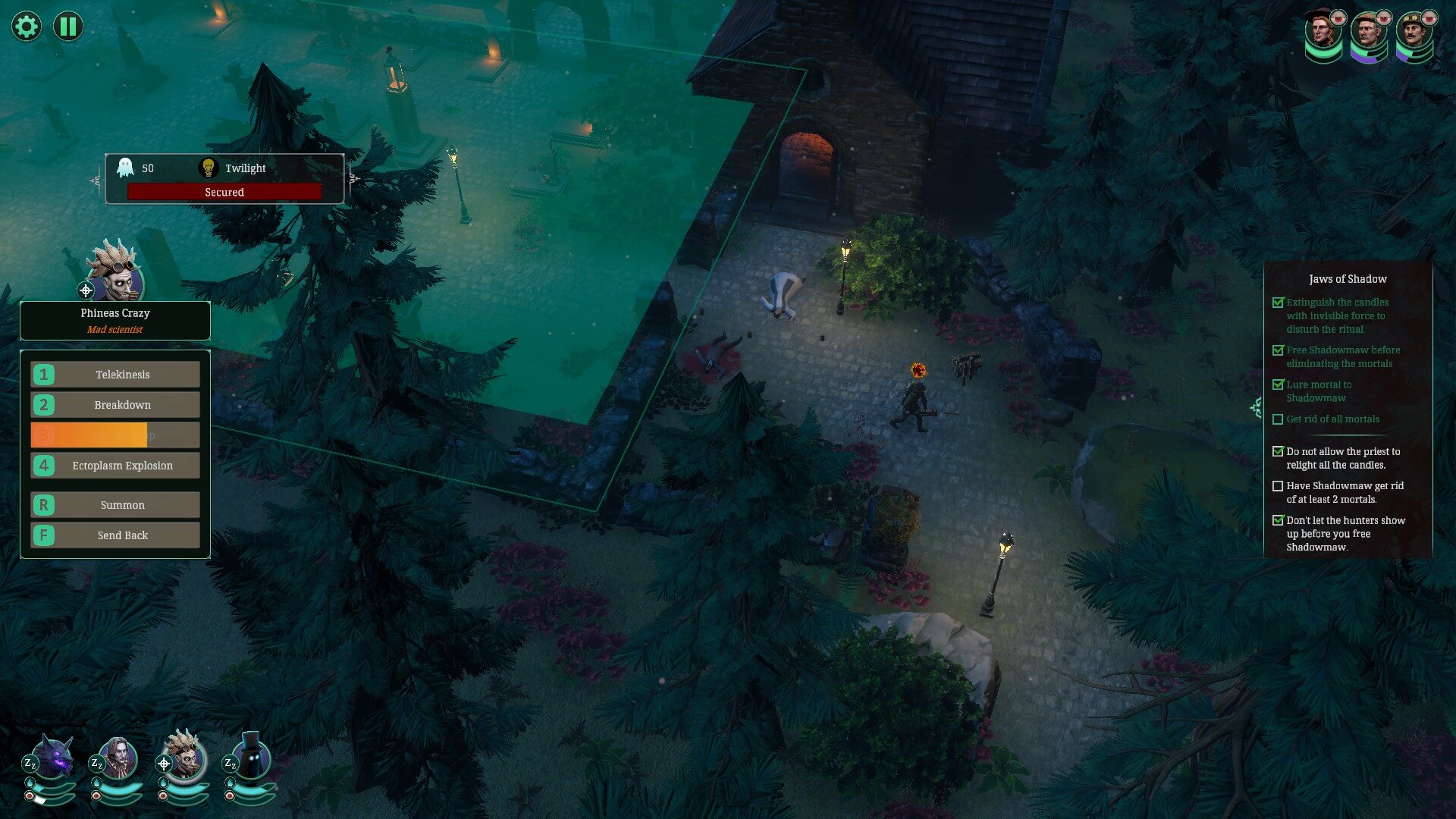The height and width of the screenshot is (819, 1456).
Task: Check the Get rid of all mortals objective
Action: coord(1278,419)
